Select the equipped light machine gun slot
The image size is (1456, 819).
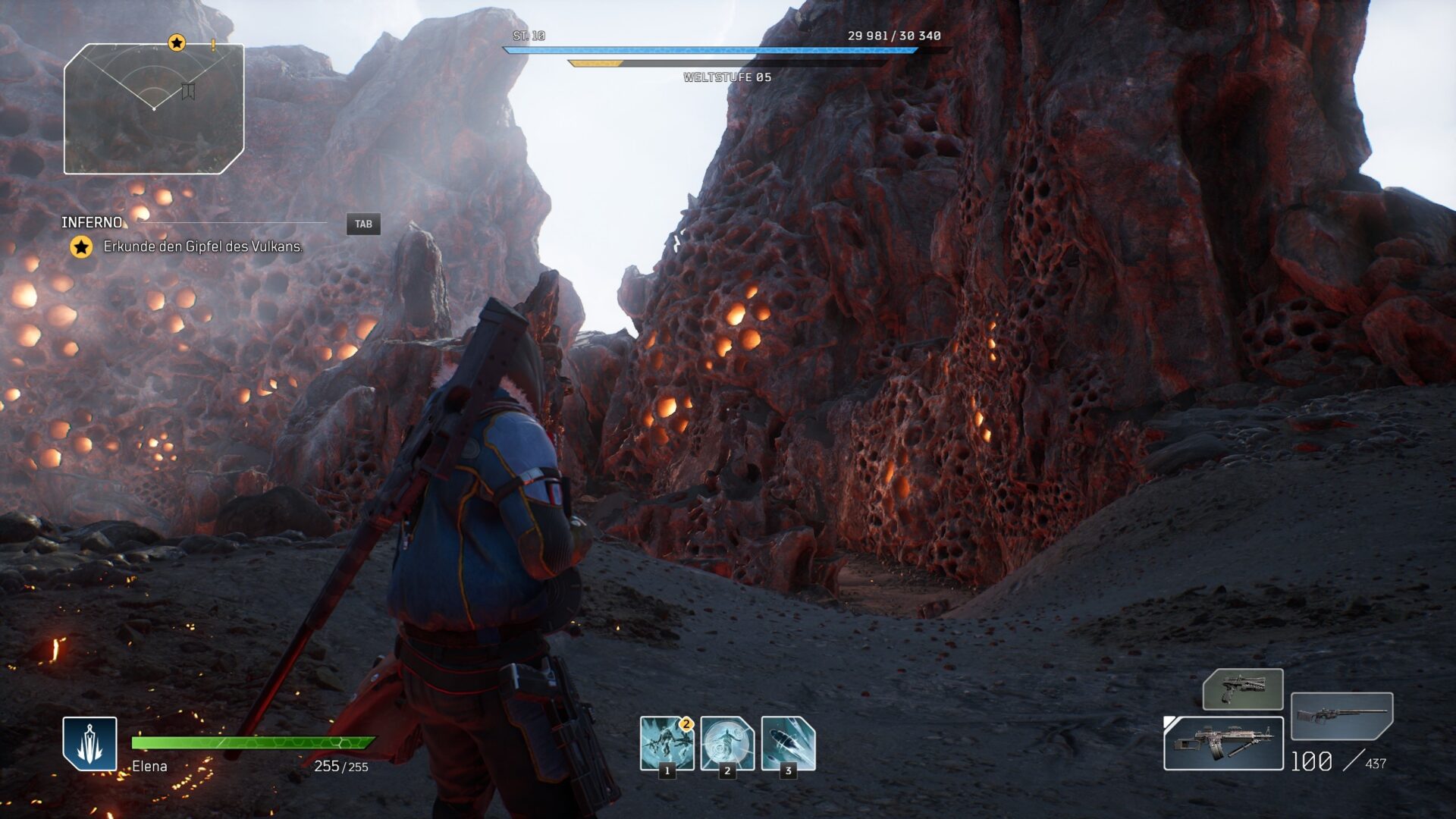point(1223,743)
